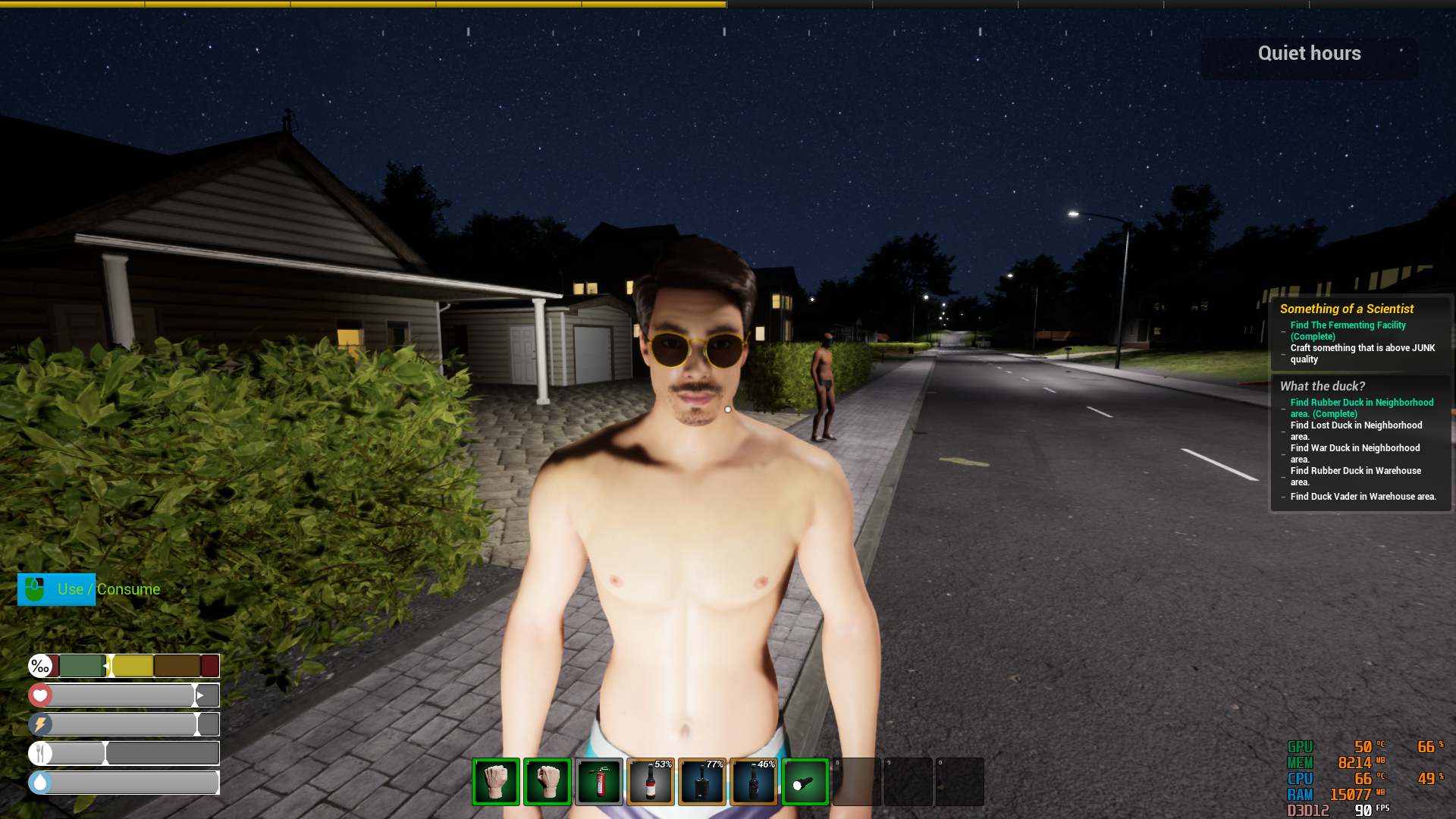Select the 'Find Duck Vader in Warehouse area' objective

click(x=1363, y=496)
